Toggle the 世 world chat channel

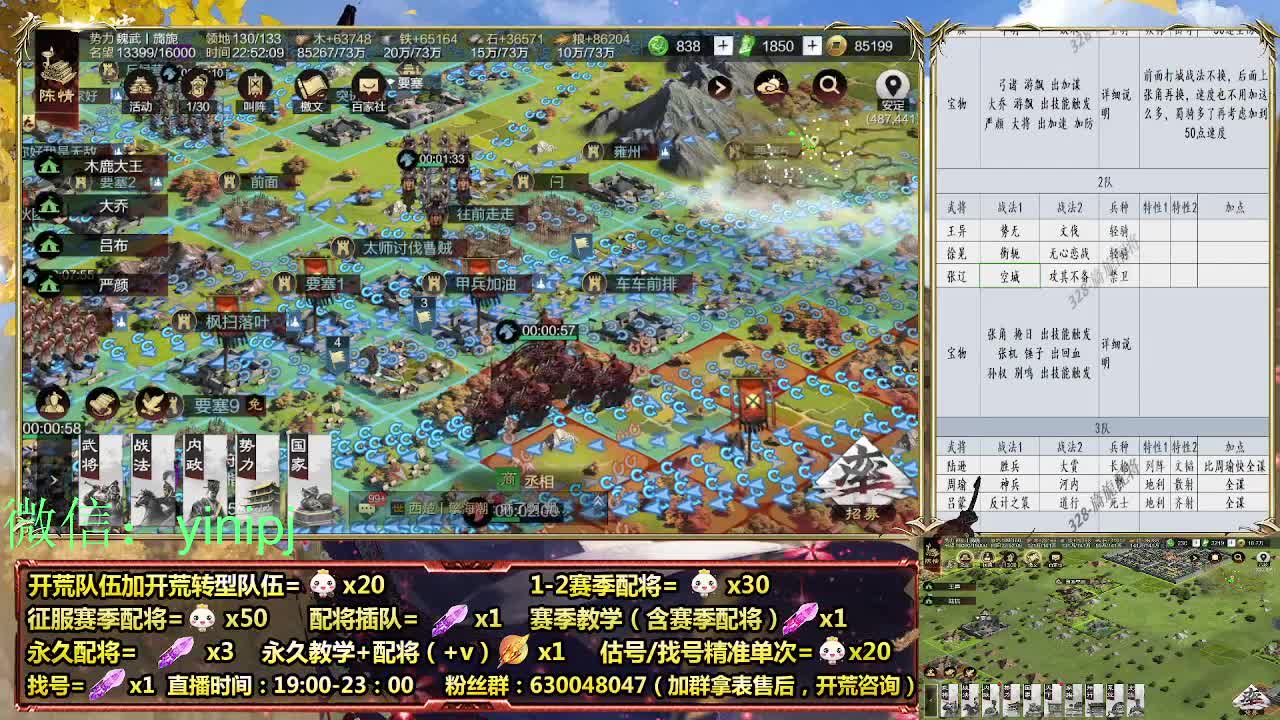[398, 506]
